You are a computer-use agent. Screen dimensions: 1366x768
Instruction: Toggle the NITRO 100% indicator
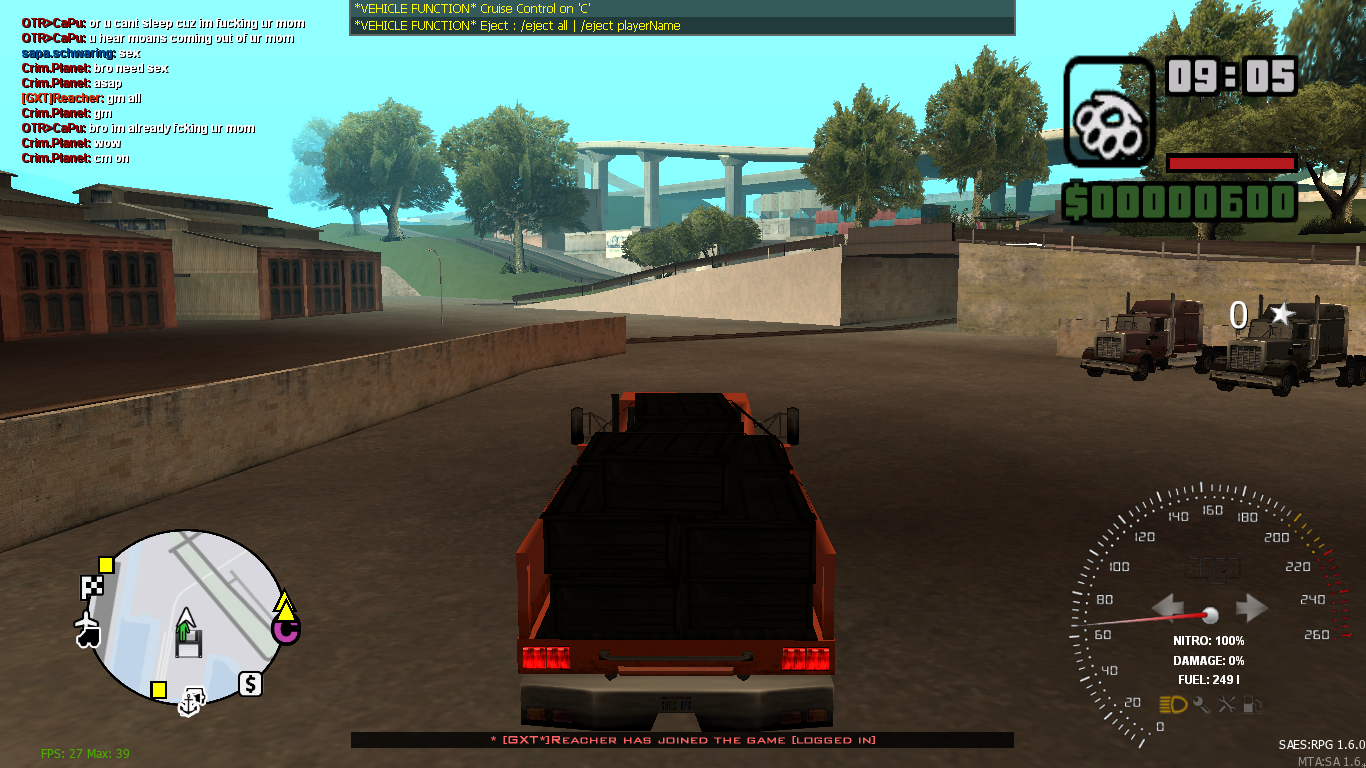click(x=1208, y=641)
